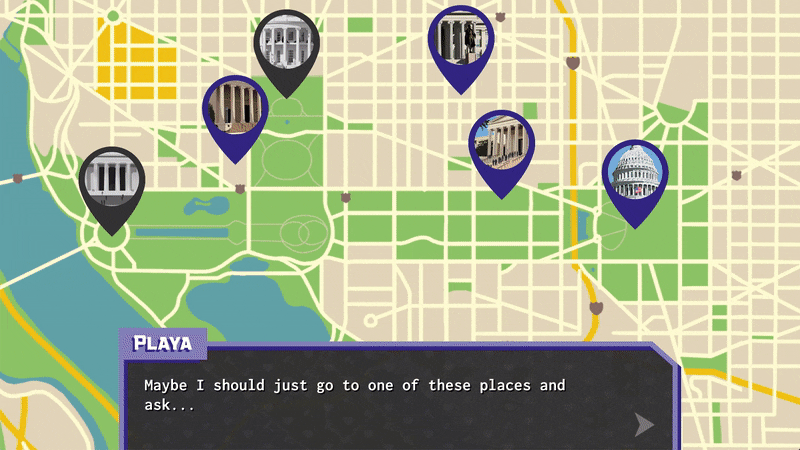
Task: Choose the gray White House map pin
Action: click(x=287, y=43)
